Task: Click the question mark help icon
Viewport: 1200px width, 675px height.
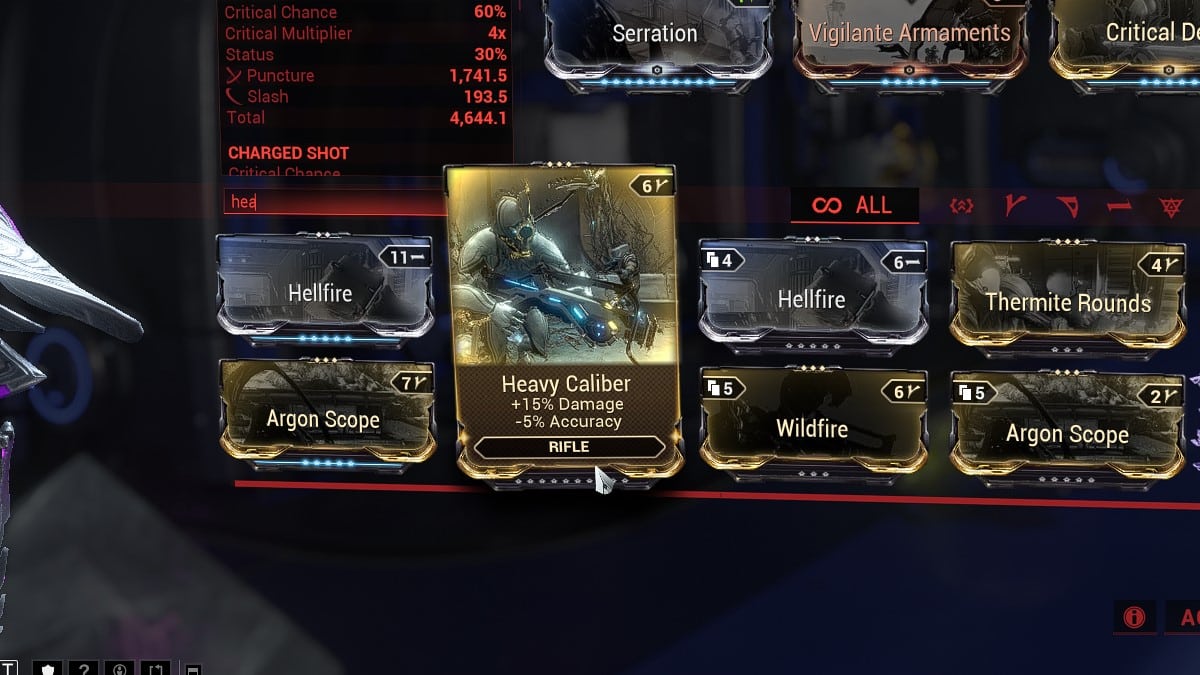Action: tap(86, 667)
